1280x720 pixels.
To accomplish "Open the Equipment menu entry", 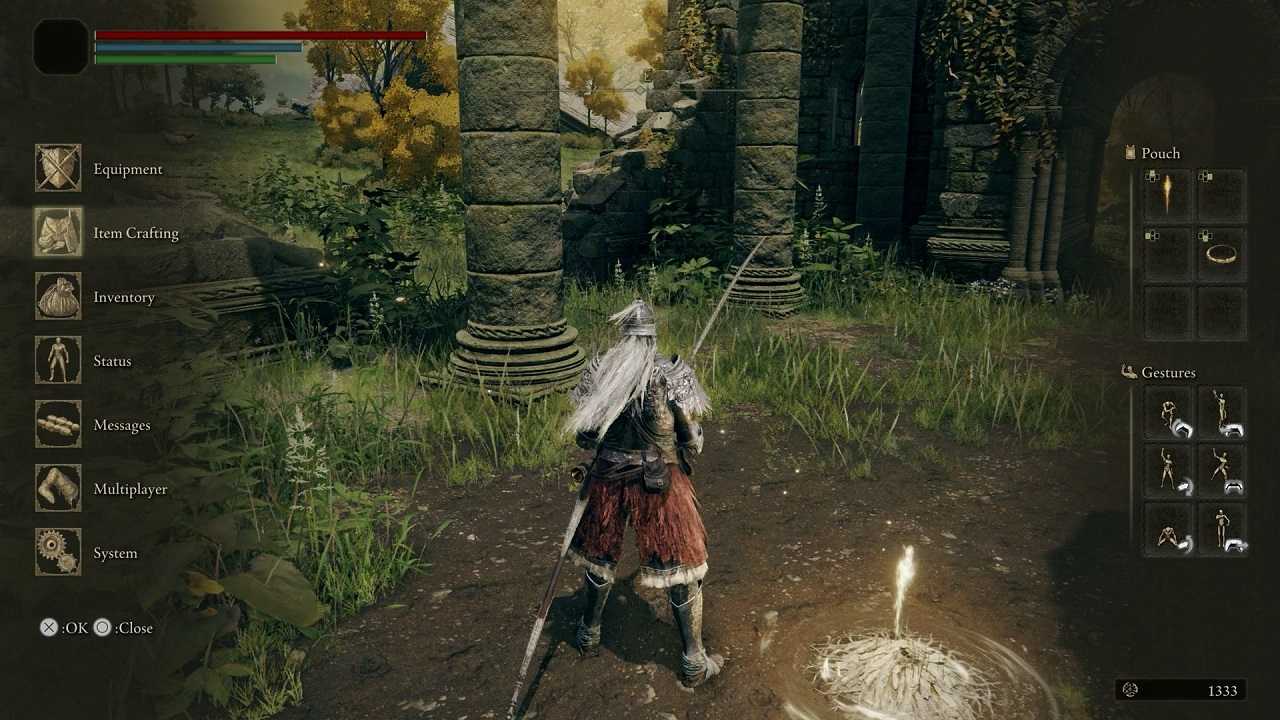I will coord(127,169).
